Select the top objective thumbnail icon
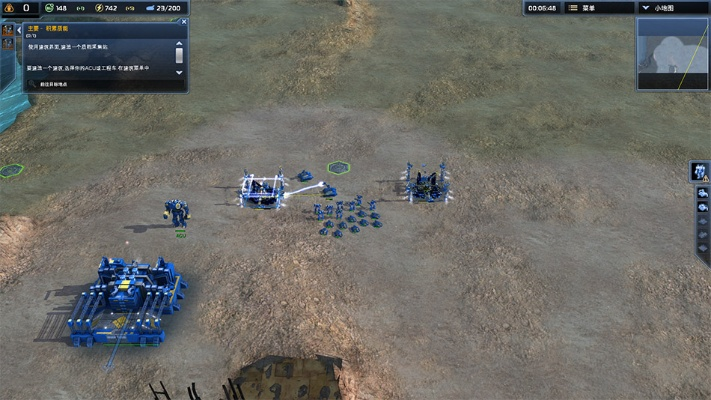The image size is (711, 400). 7,30
